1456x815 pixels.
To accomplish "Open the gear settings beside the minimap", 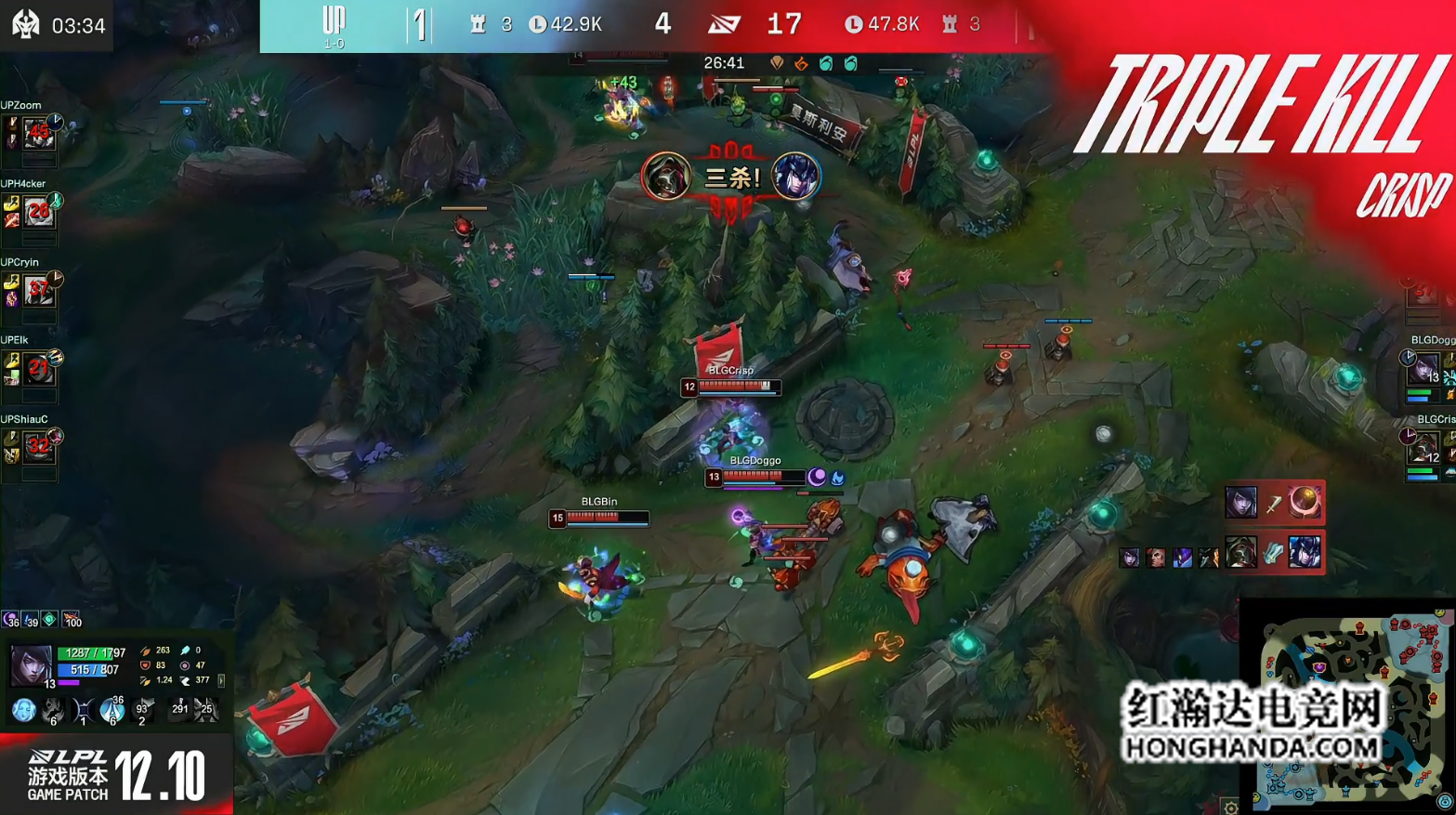I will point(1230,807).
